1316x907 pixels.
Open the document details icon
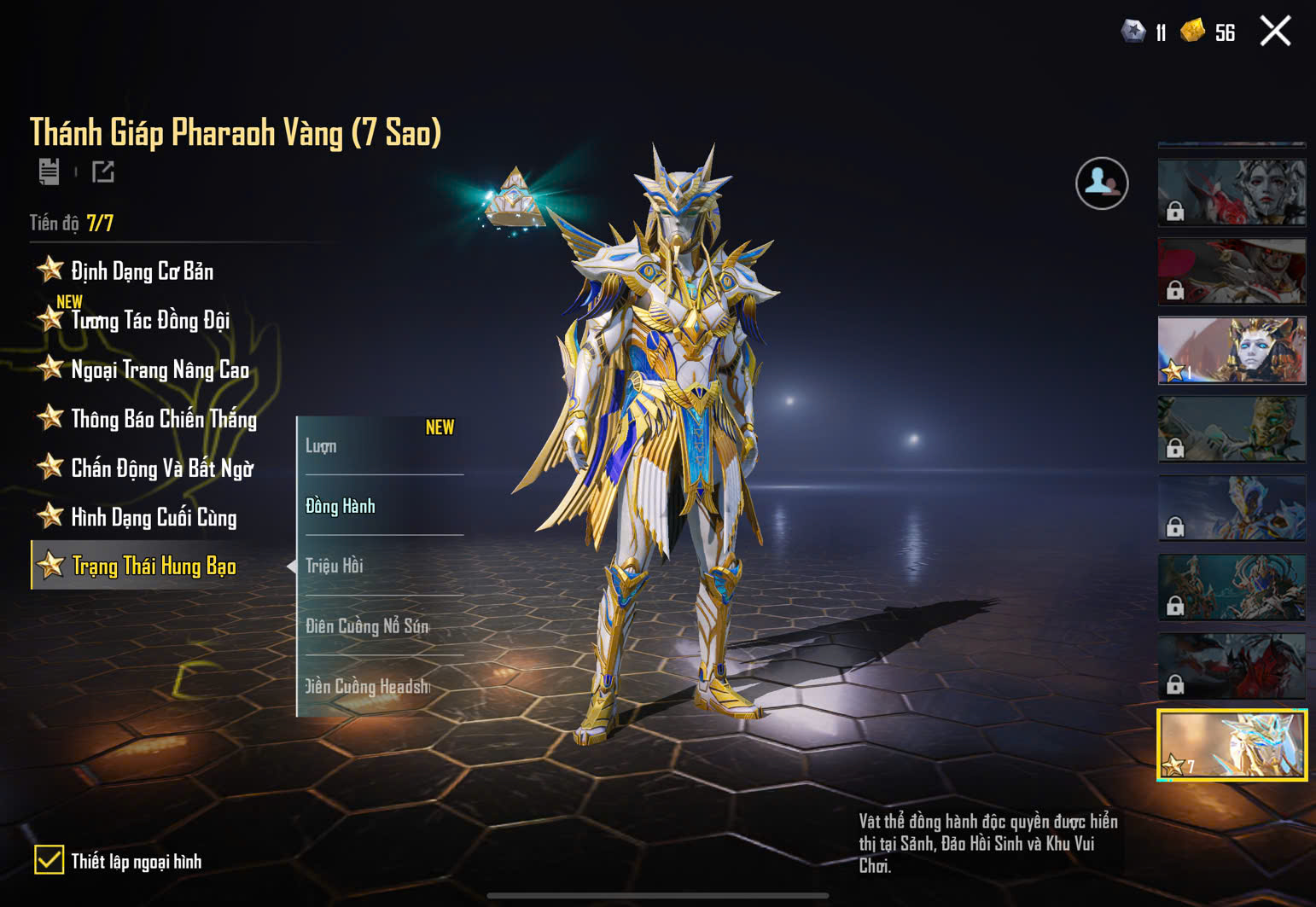click(x=49, y=172)
